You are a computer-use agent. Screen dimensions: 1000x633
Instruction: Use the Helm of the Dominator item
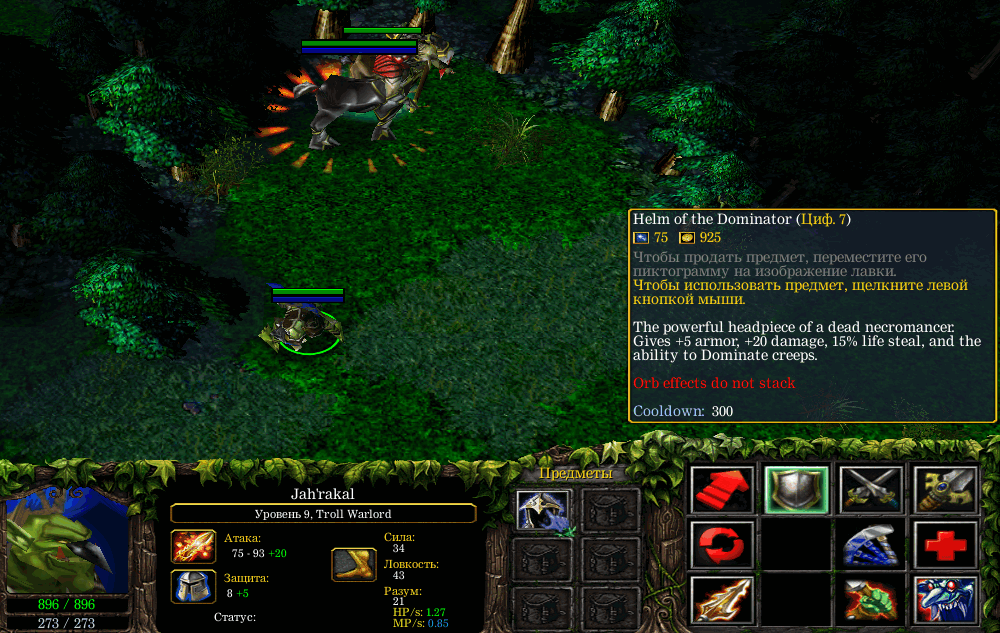[544, 510]
